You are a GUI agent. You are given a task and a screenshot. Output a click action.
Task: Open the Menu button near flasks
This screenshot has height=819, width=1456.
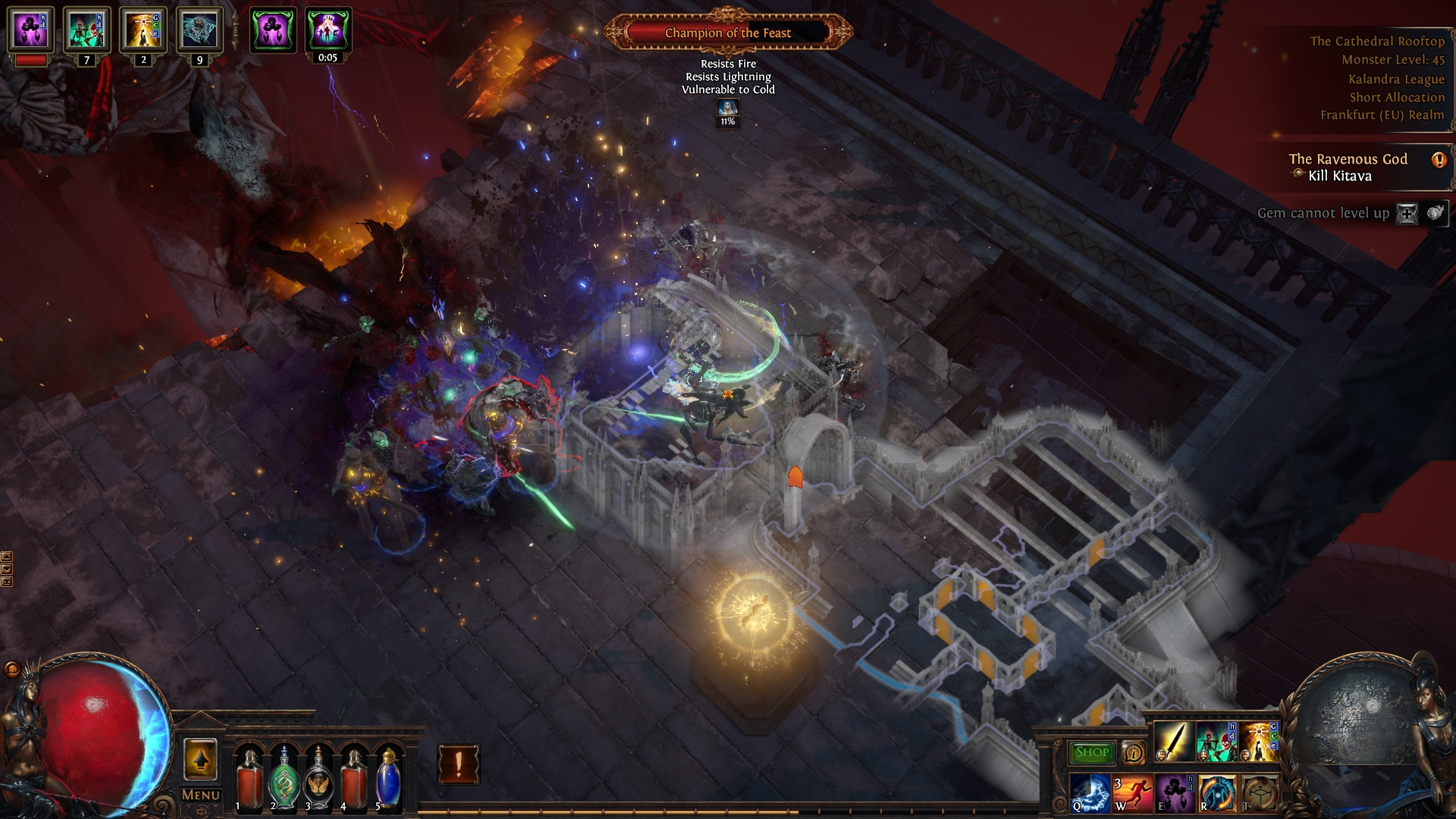[201, 795]
